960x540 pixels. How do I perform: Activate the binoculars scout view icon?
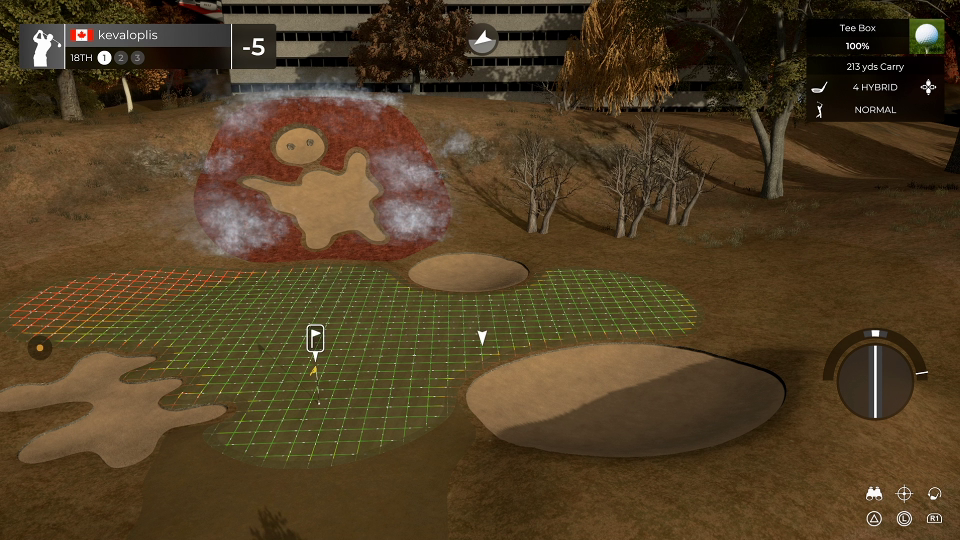pos(874,493)
